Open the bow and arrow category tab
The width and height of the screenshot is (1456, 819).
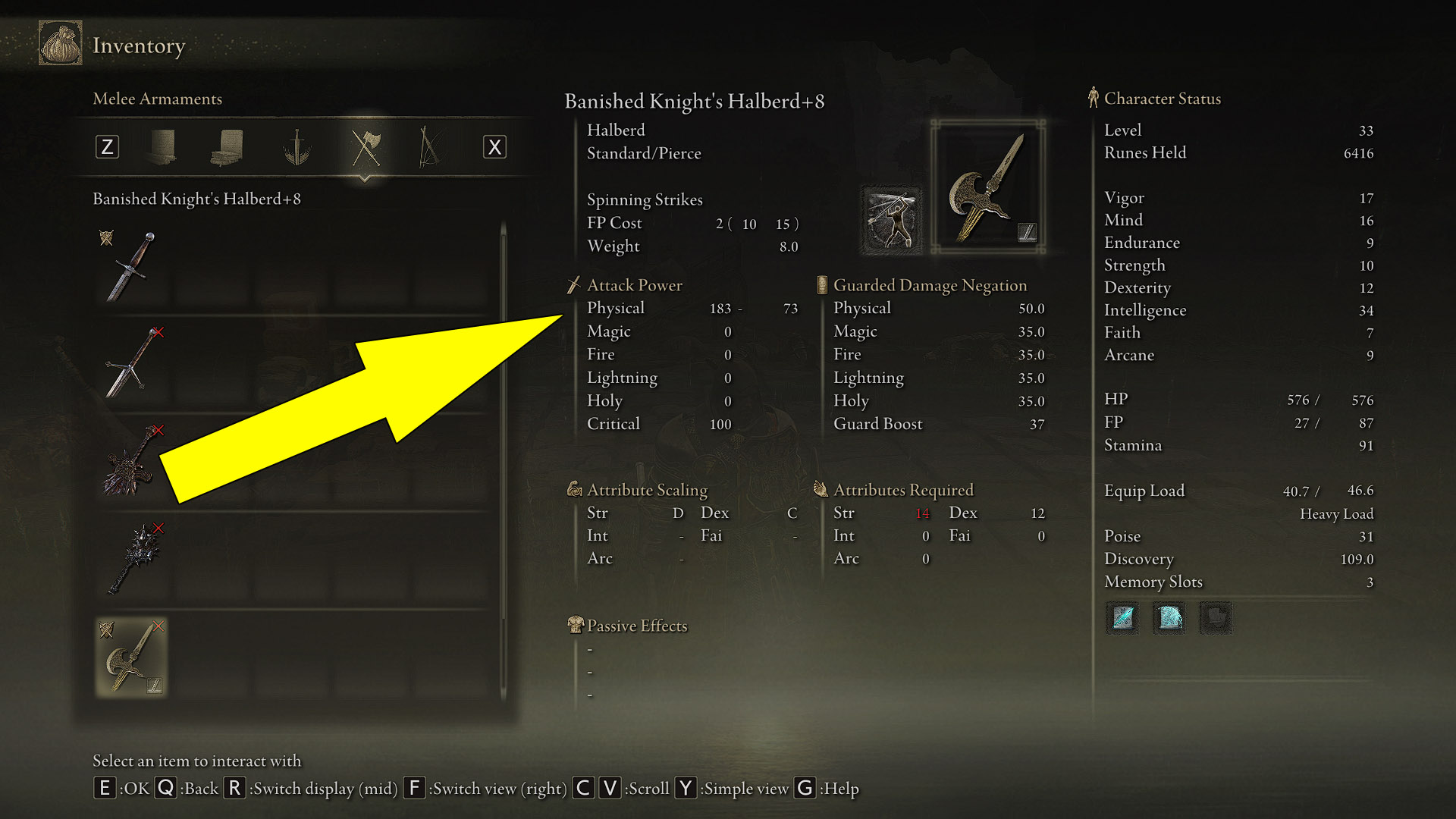[x=429, y=147]
